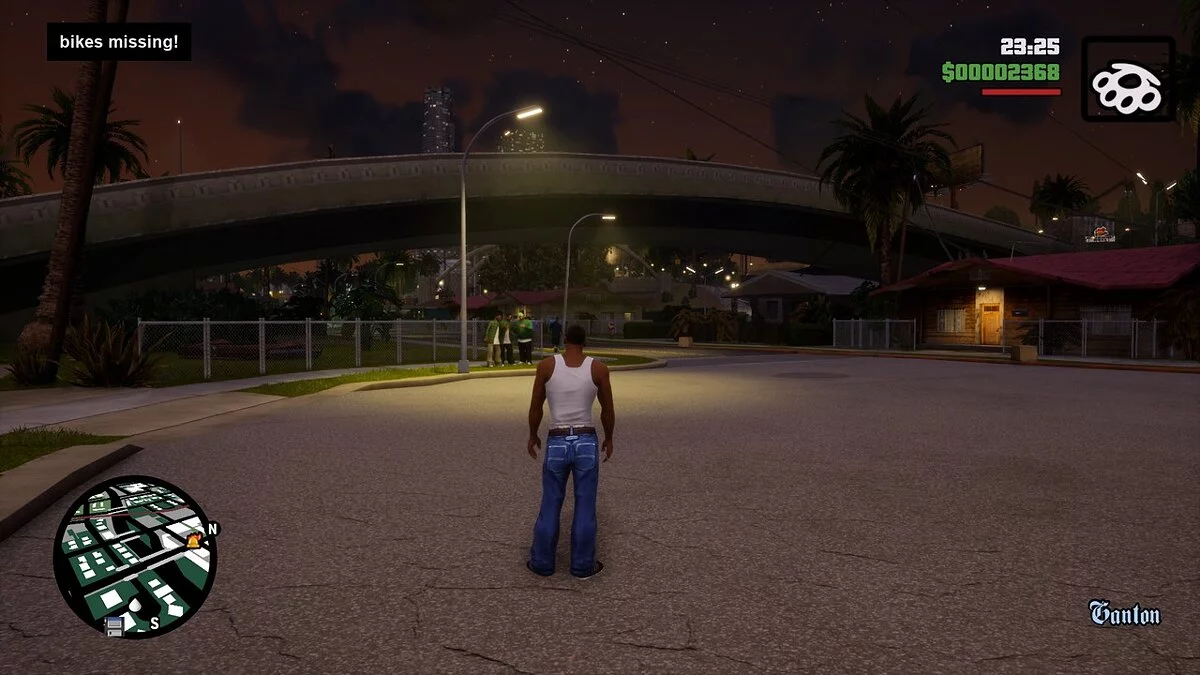
Task: Select the brass knuckles weapon icon
Action: point(1127,79)
